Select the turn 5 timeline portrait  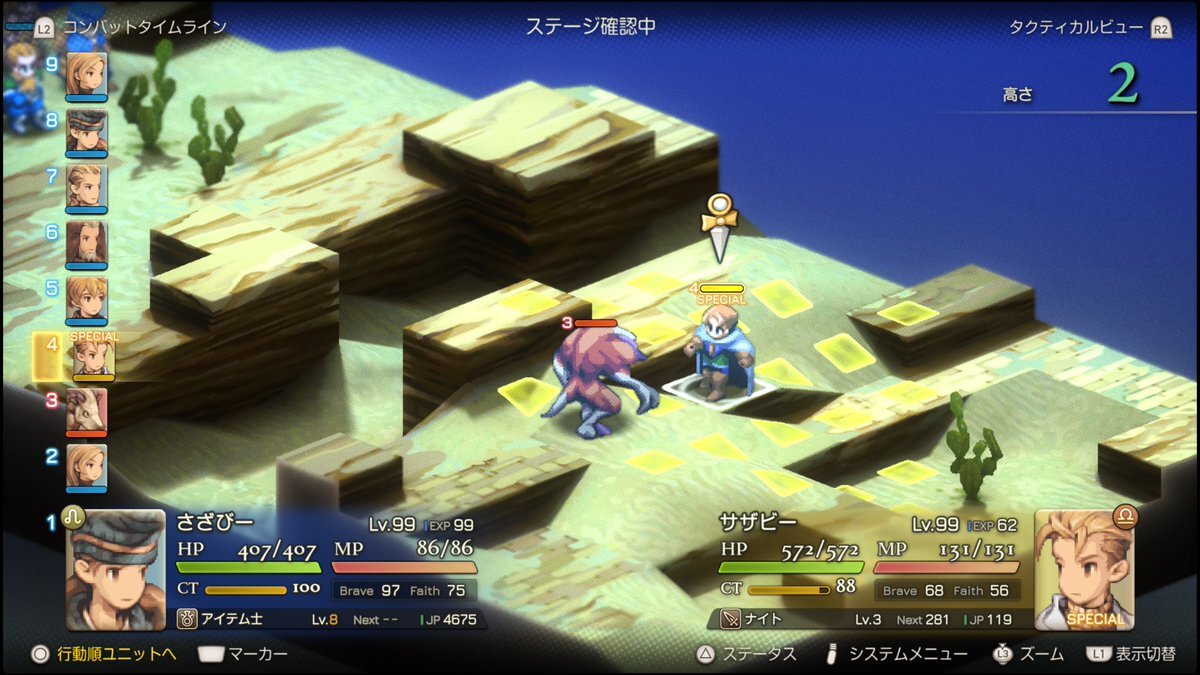coord(86,299)
